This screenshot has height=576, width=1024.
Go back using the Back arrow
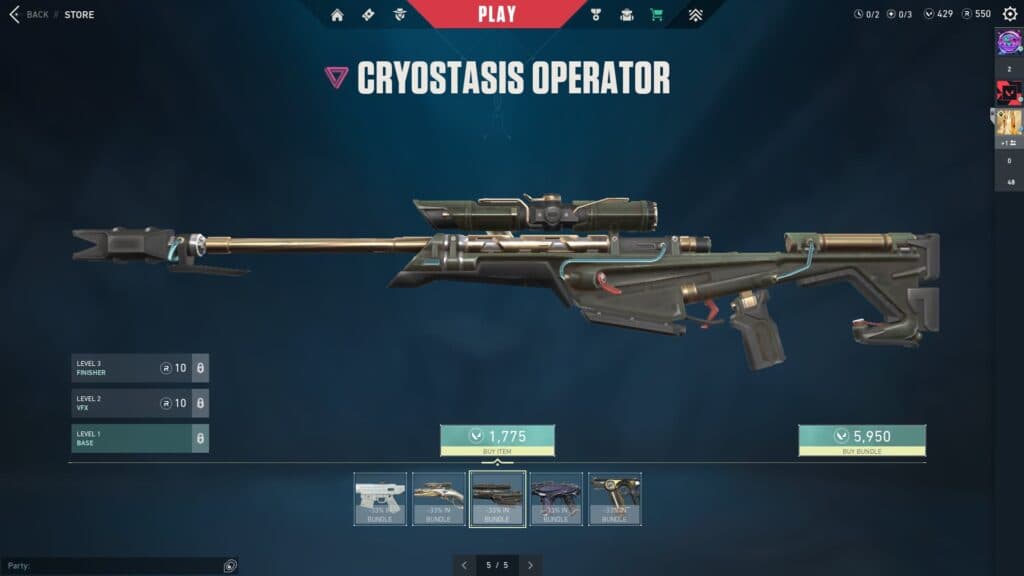[15, 15]
